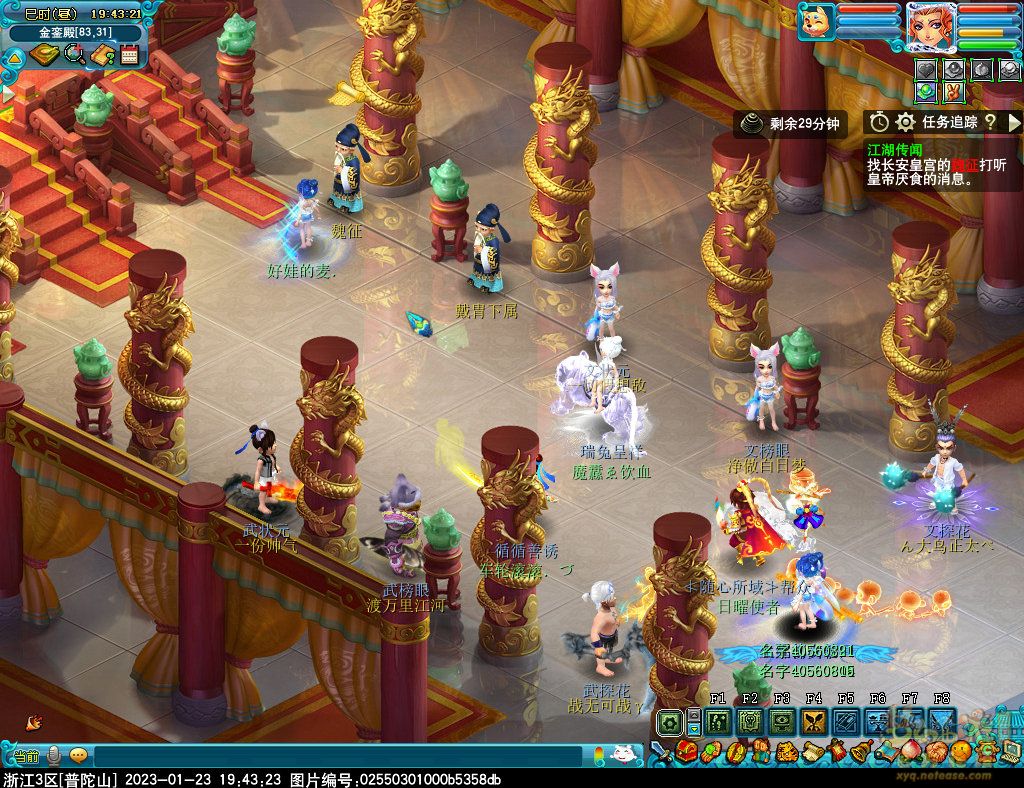Open the red treasure chest inventory icon
This screenshot has width=1024, height=788.
pos(686,751)
